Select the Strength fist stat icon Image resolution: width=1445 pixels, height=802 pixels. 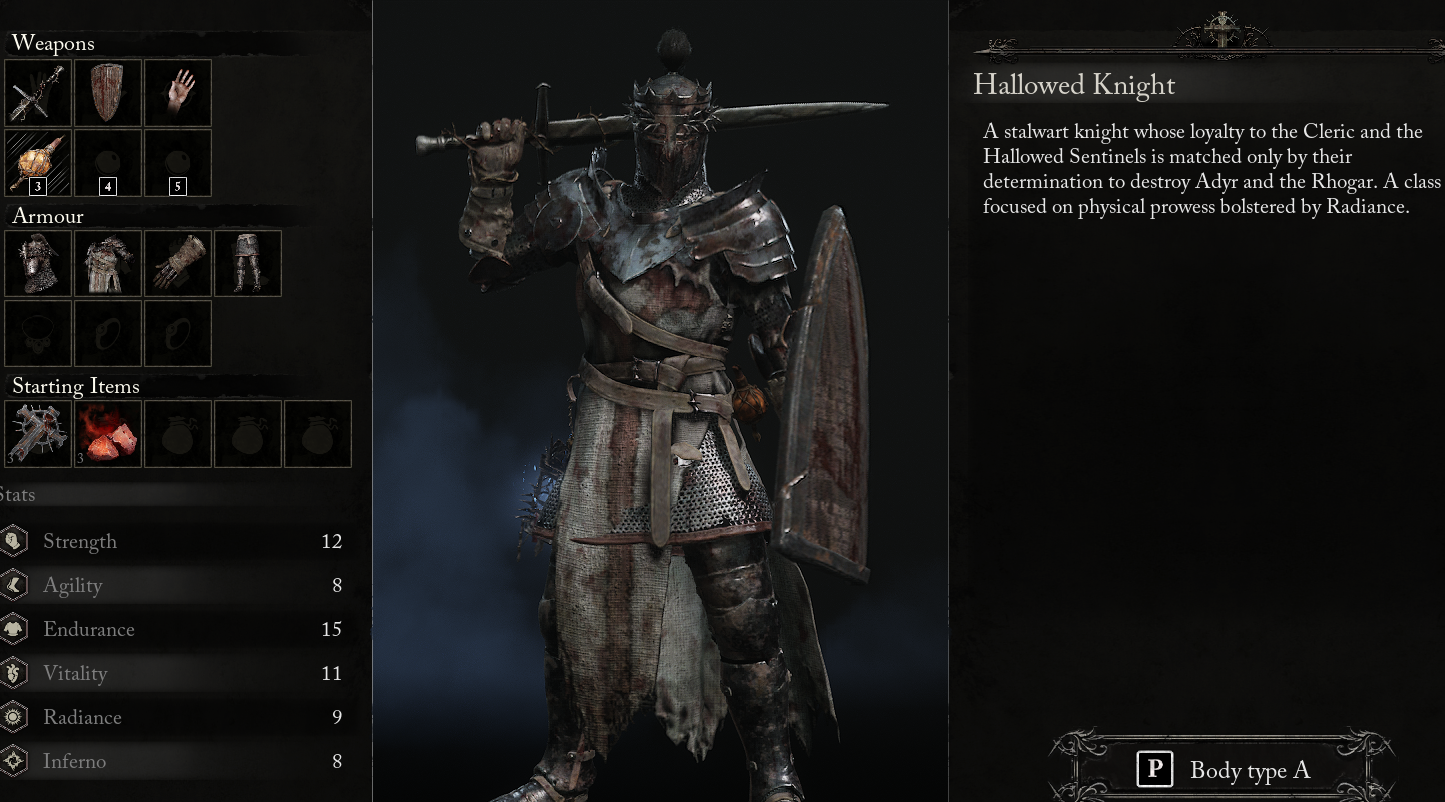(14, 541)
